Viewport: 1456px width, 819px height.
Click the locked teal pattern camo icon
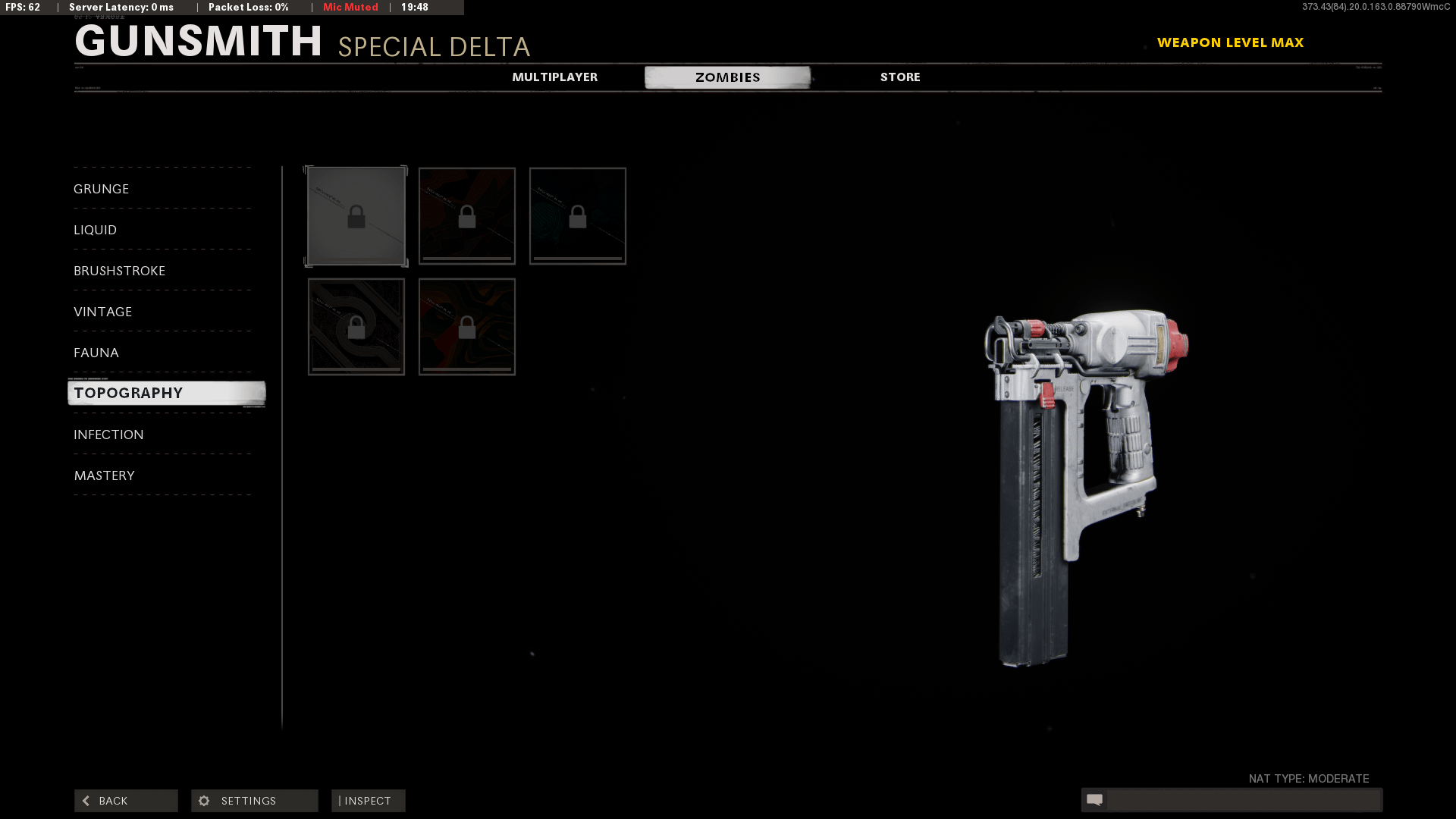[577, 216]
